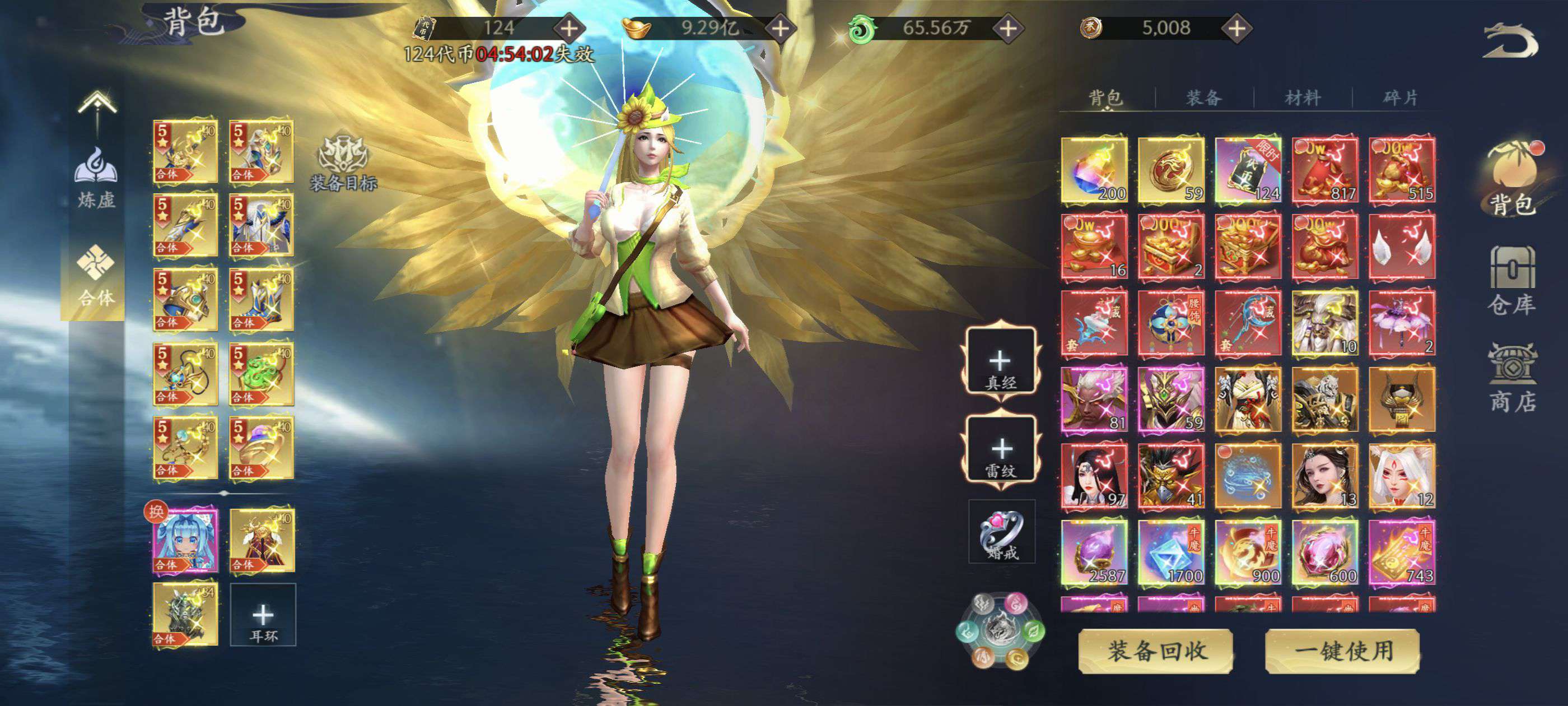
Task: Use all items with 一键使用
Action: (x=1342, y=651)
